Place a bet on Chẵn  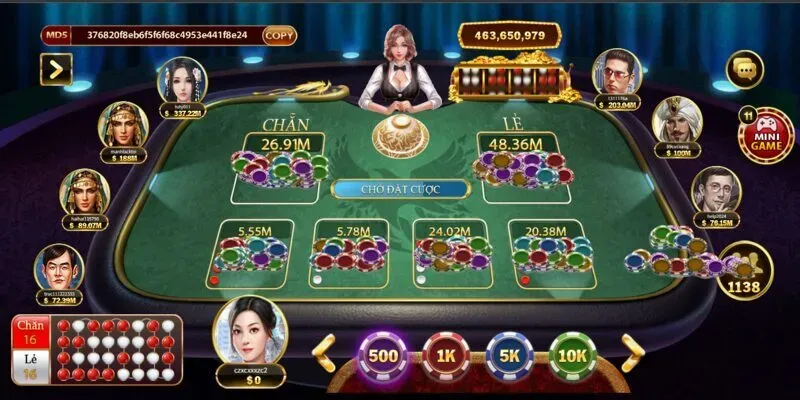tap(281, 158)
